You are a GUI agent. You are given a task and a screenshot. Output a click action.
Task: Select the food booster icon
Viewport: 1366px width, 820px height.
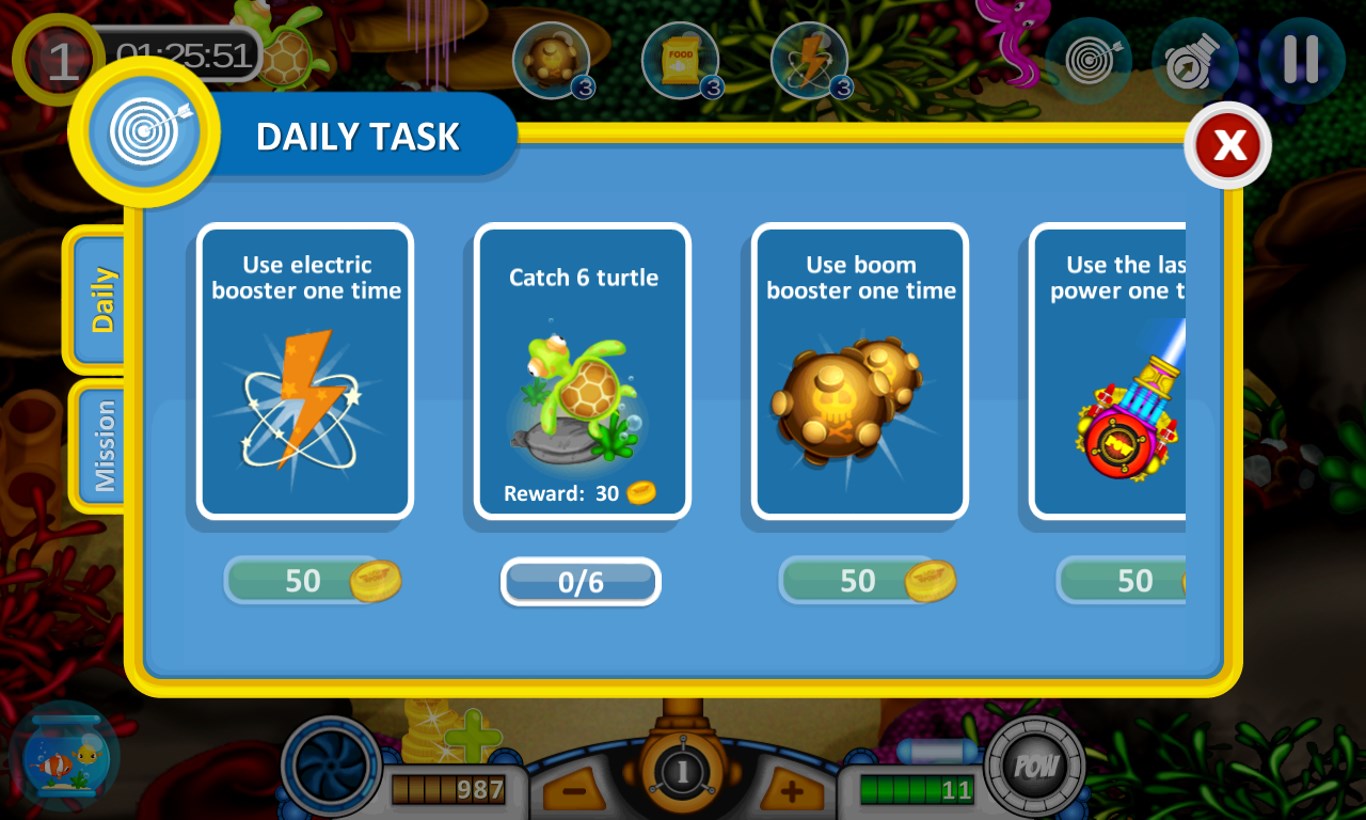(681, 58)
